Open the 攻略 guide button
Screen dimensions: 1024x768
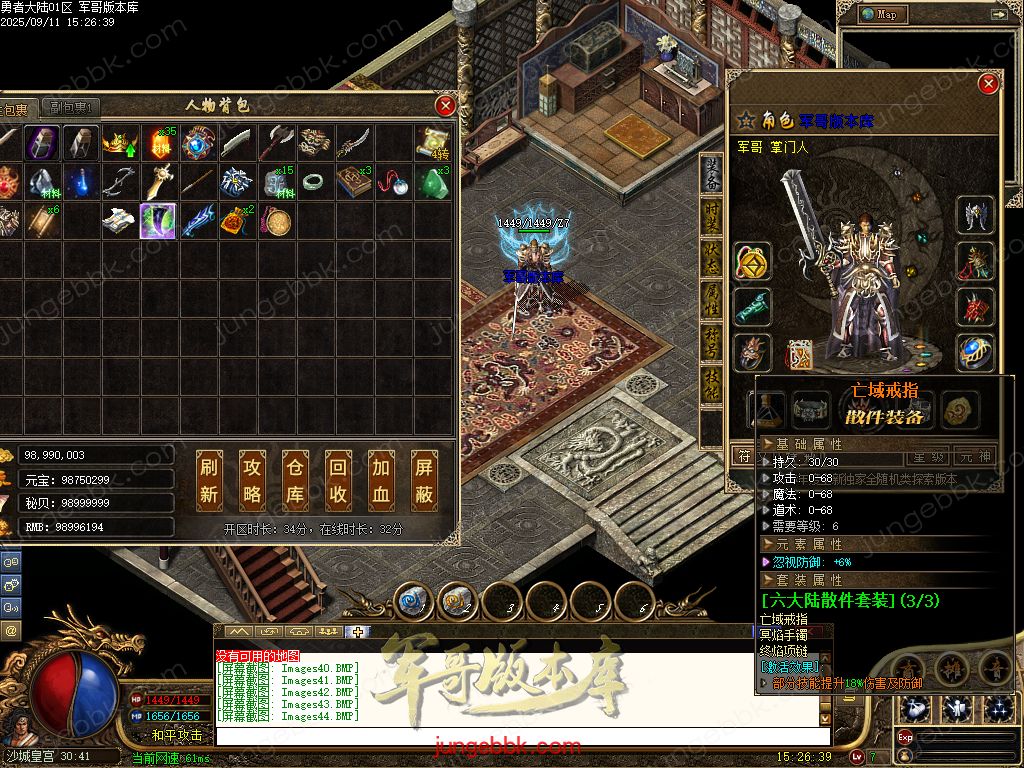pyautogui.click(x=252, y=481)
